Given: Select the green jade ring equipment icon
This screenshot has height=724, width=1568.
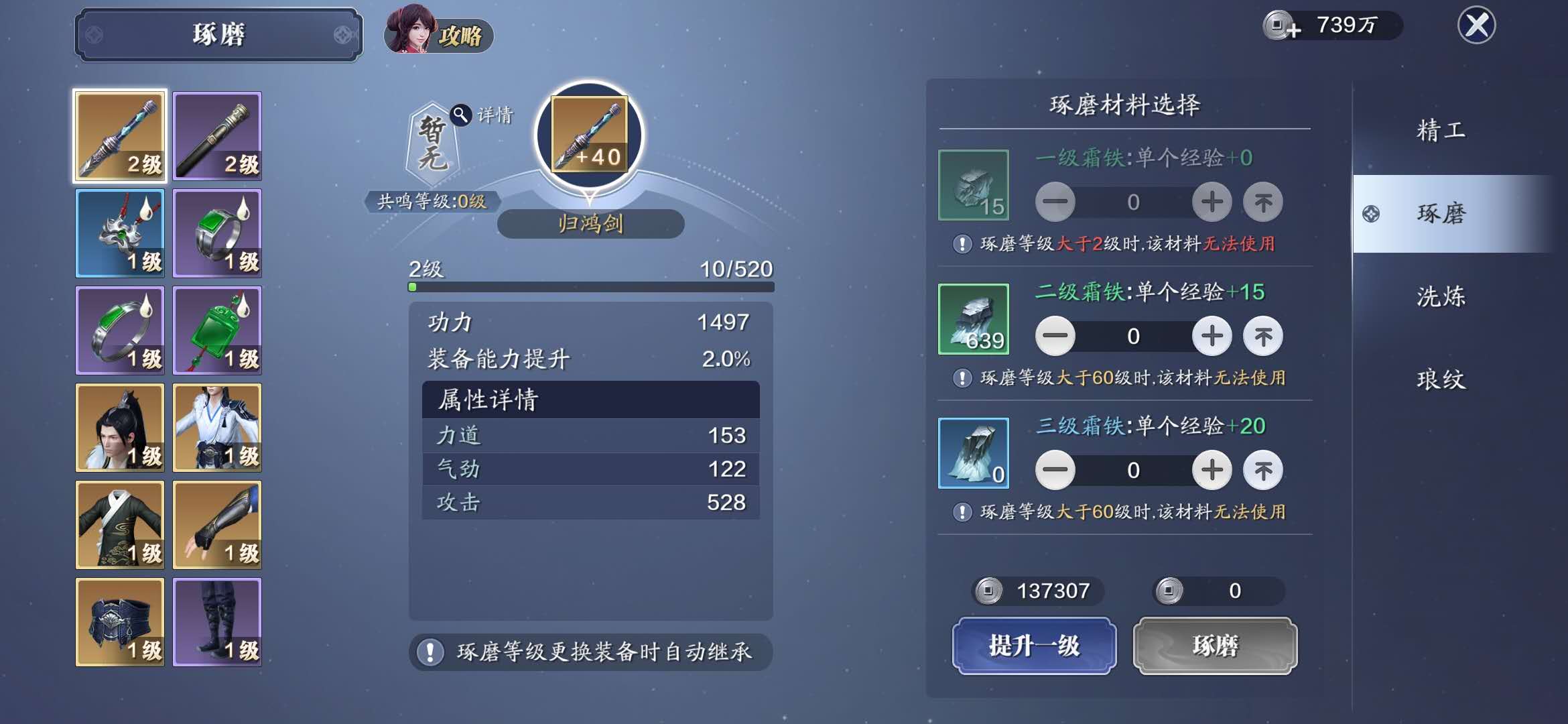Looking at the screenshot, I should pos(217,233).
